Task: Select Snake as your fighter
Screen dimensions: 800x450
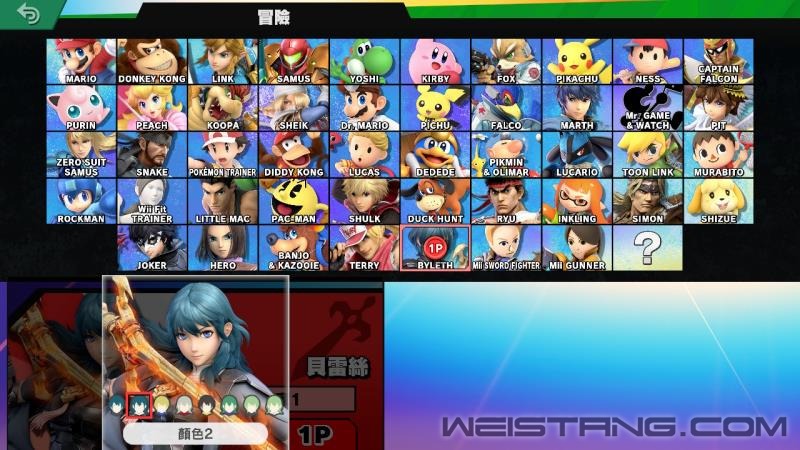Action: pyautogui.click(x=151, y=154)
